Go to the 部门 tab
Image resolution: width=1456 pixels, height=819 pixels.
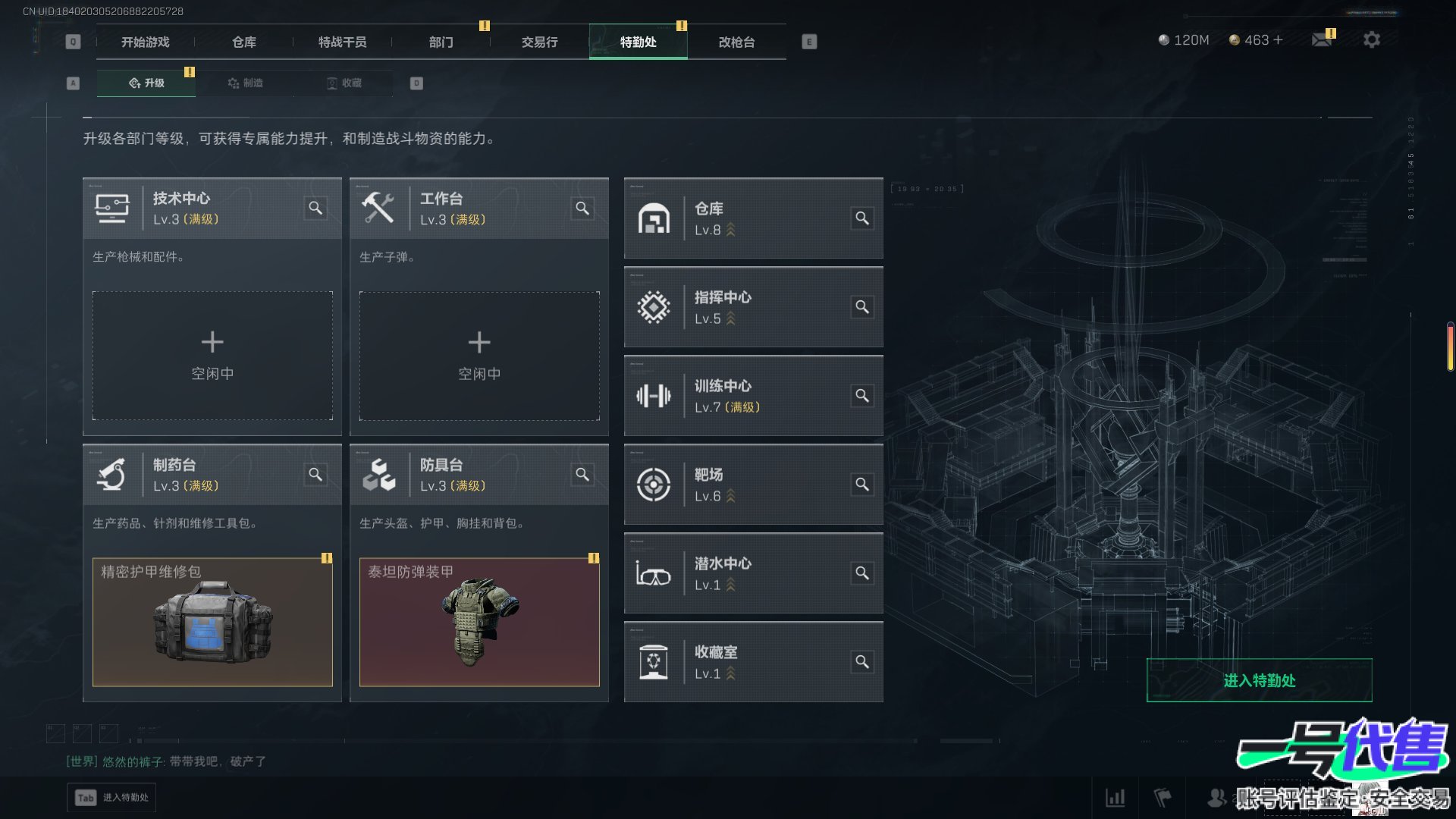click(x=441, y=42)
